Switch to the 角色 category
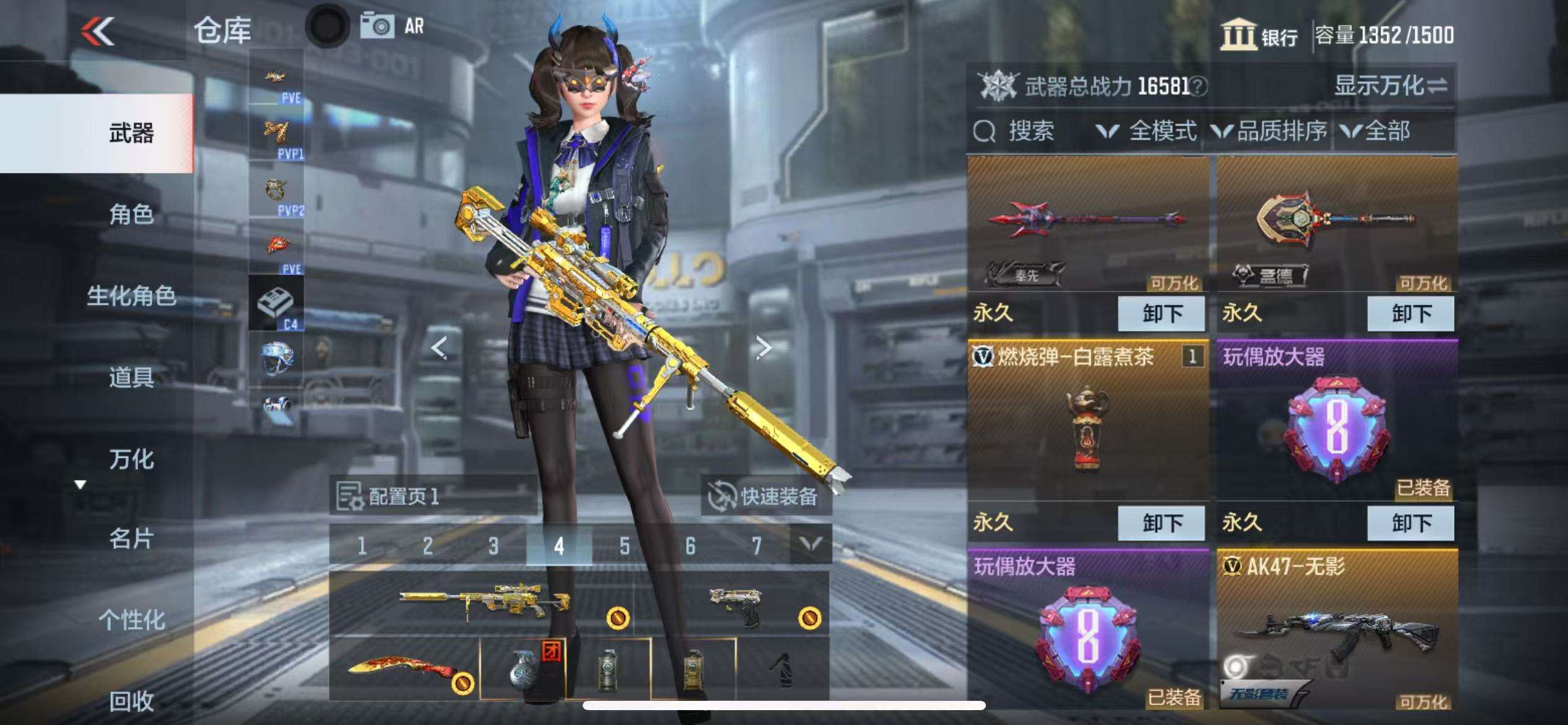Image resolution: width=1568 pixels, height=725 pixels. click(x=131, y=214)
